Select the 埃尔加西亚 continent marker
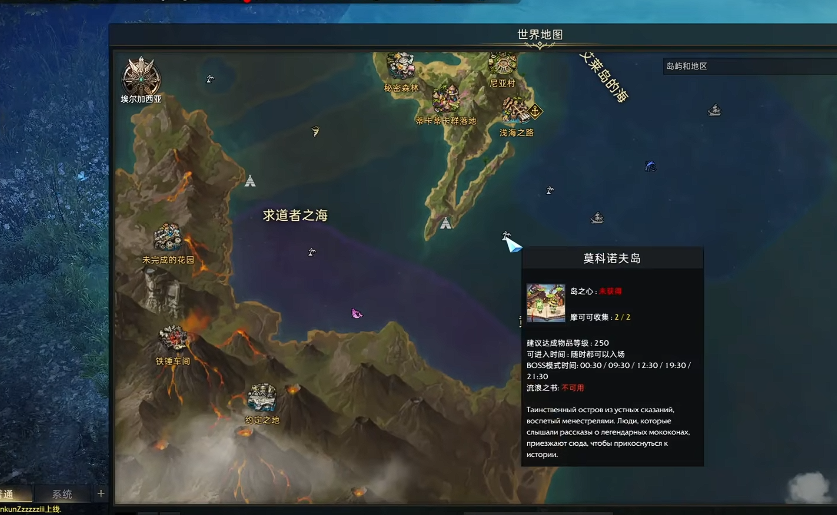837x515 pixels. click(x=142, y=77)
